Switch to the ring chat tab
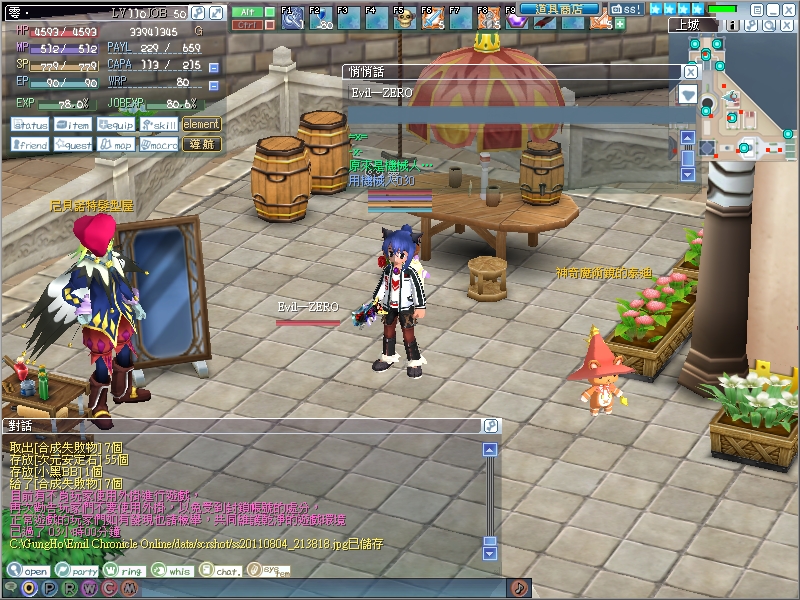The image size is (800, 600). point(125,571)
